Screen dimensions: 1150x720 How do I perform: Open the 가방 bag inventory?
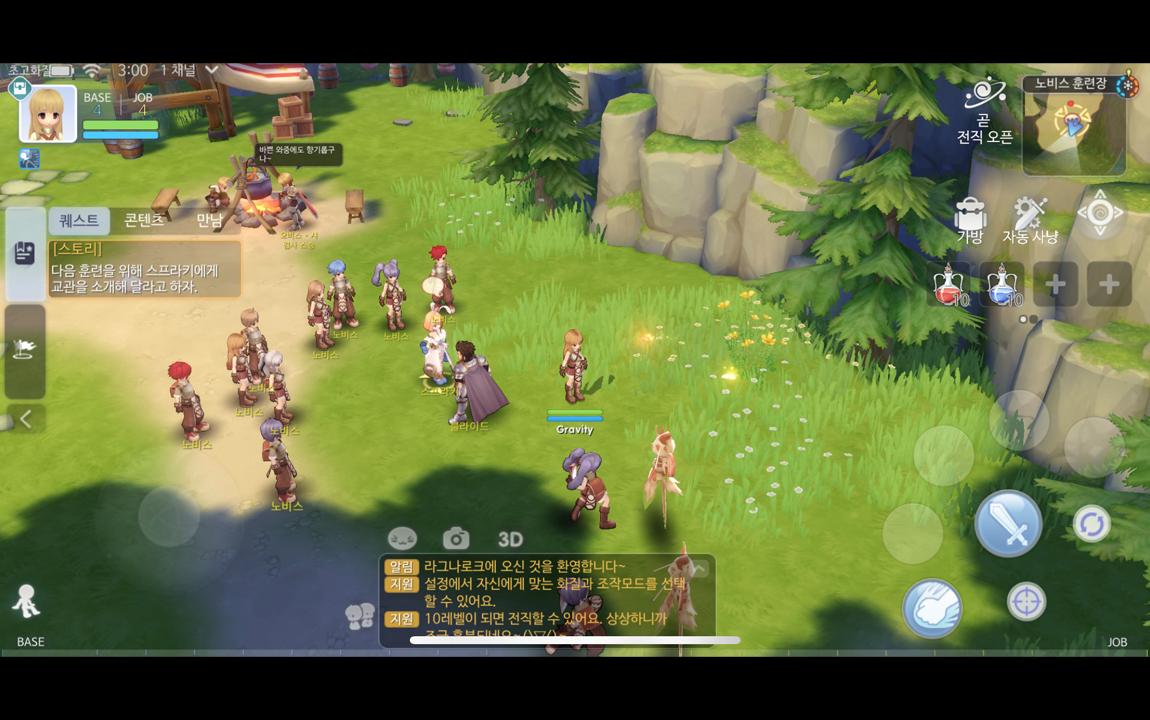(970, 219)
